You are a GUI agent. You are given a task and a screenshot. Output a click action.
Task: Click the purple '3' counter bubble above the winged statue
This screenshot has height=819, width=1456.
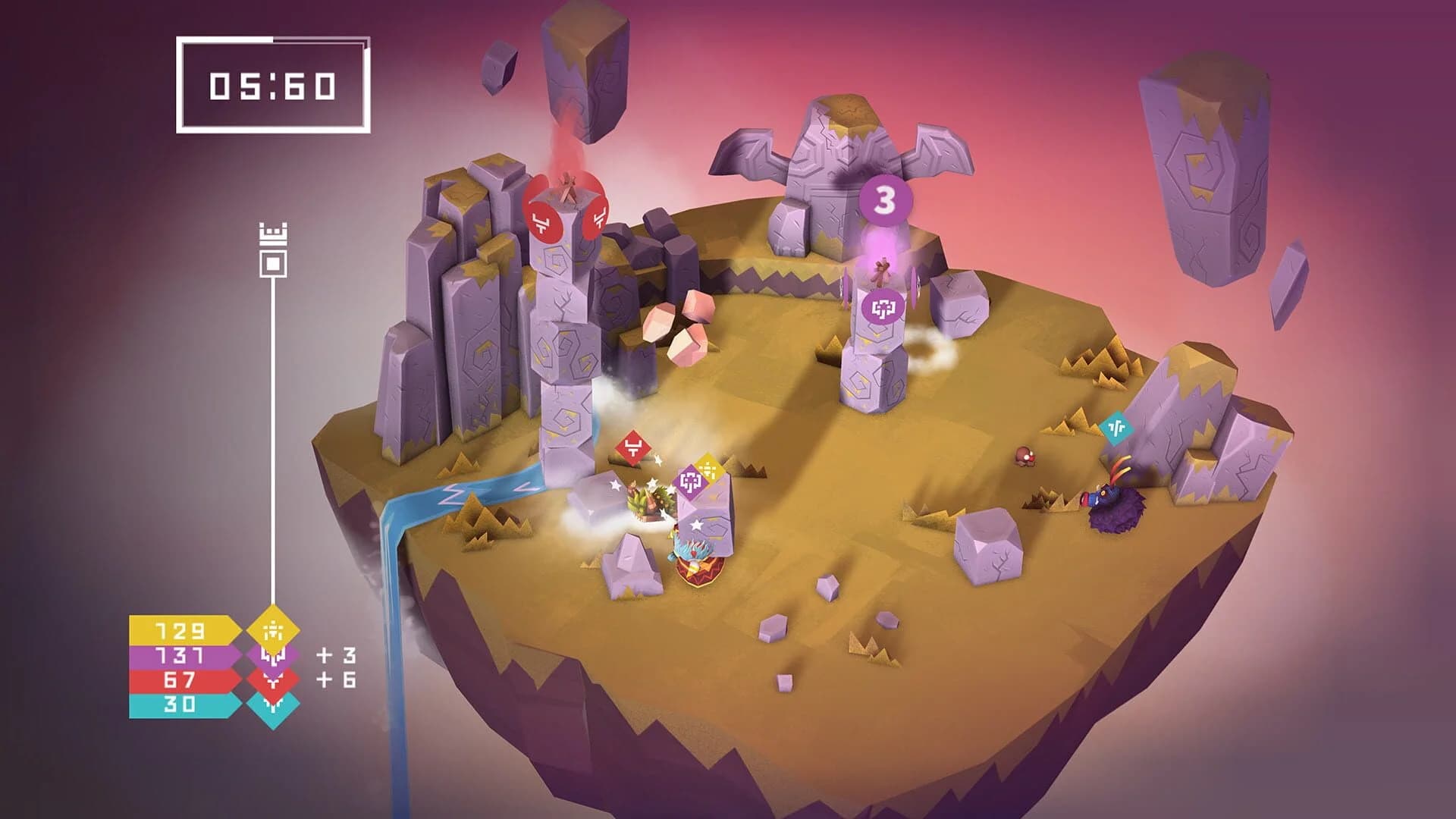[886, 201]
